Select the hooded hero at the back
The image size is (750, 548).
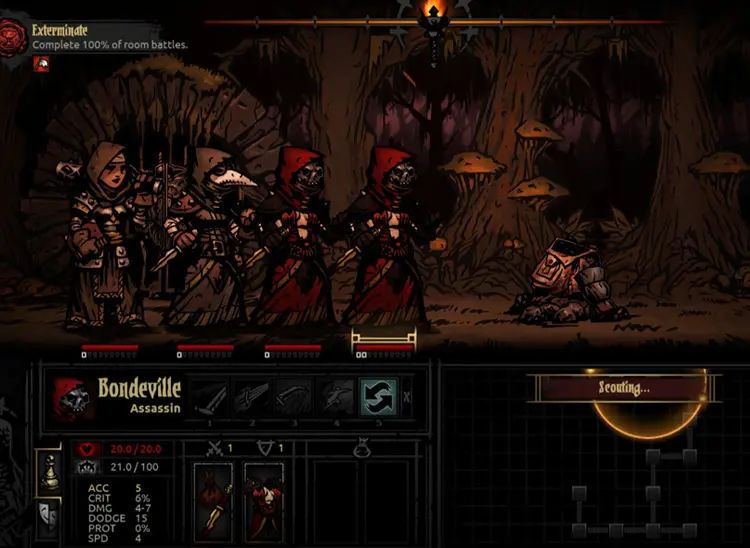pyautogui.click(x=105, y=235)
